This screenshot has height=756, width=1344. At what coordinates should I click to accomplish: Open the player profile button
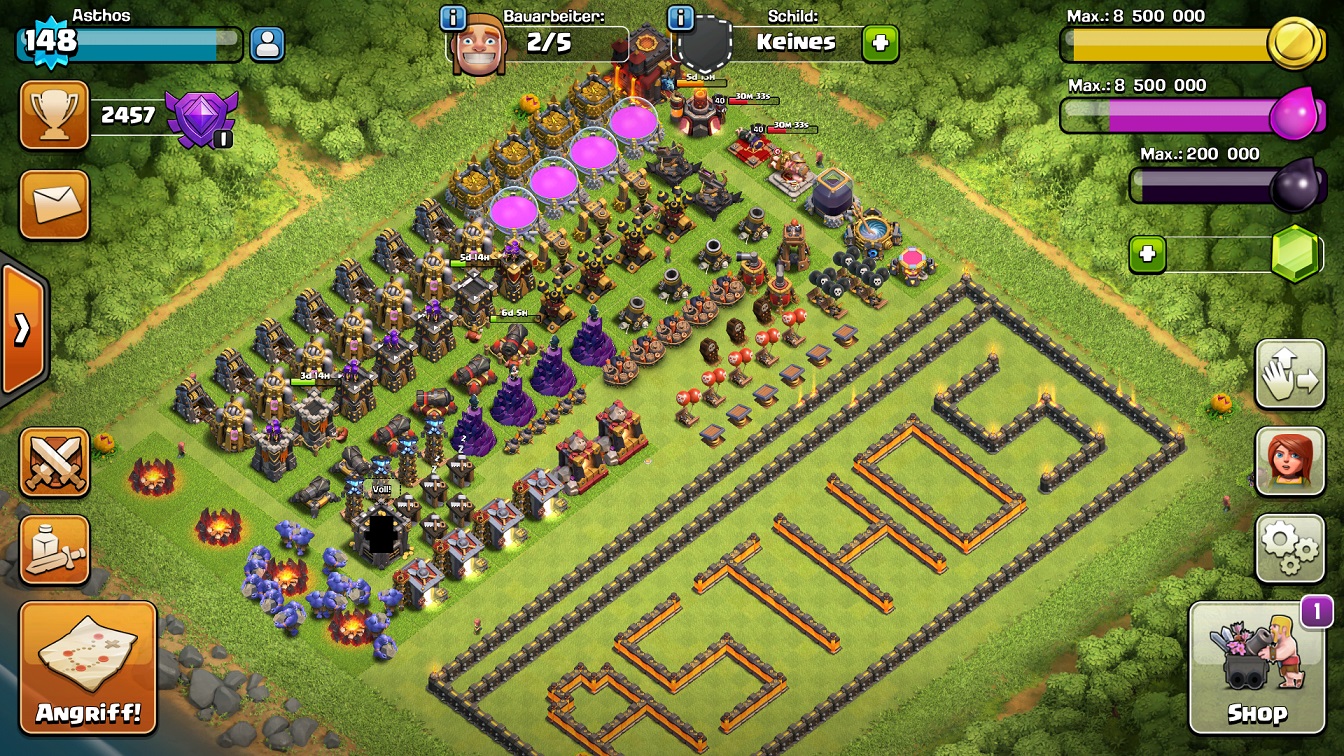click(x=267, y=44)
